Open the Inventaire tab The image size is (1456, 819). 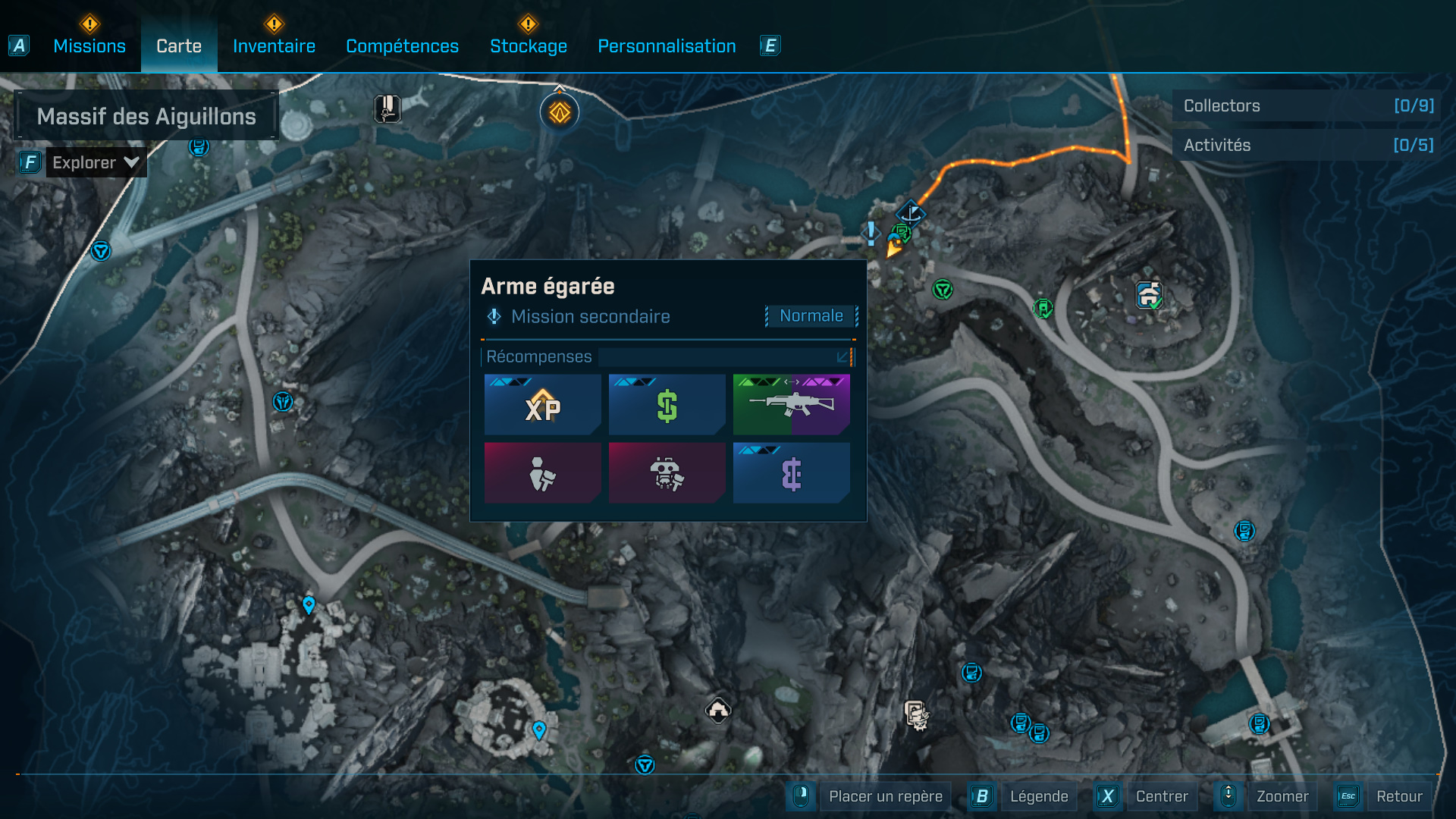coord(274,46)
